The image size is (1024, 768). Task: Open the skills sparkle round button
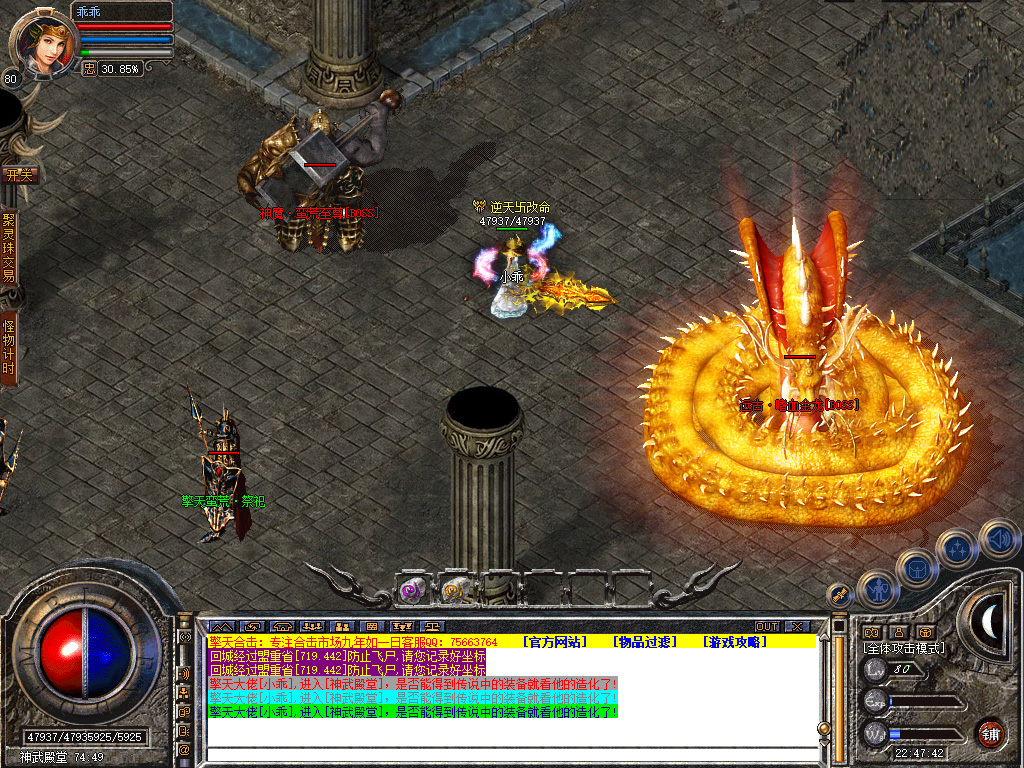958,548
